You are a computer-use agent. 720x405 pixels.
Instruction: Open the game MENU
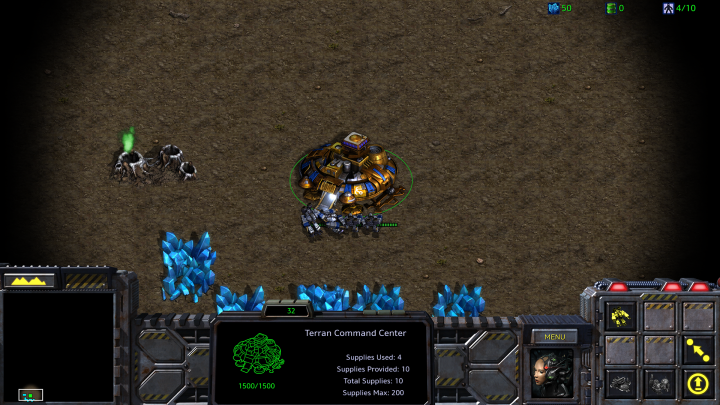click(x=555, y=337)
